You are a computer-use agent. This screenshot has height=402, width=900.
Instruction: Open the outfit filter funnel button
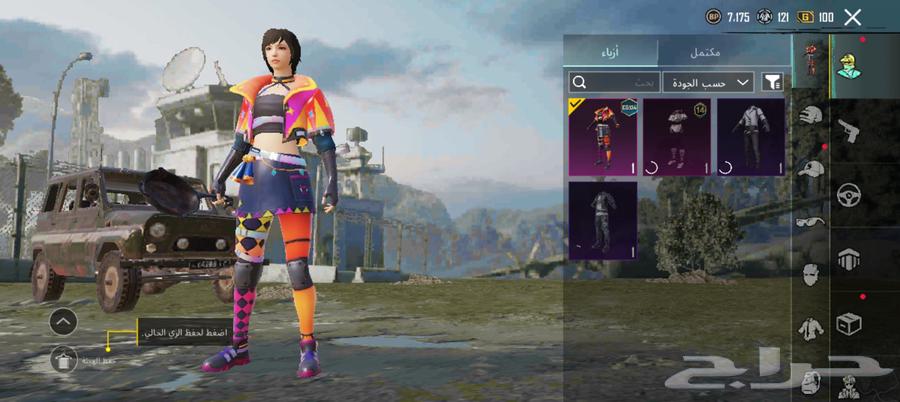pos(772,82)
